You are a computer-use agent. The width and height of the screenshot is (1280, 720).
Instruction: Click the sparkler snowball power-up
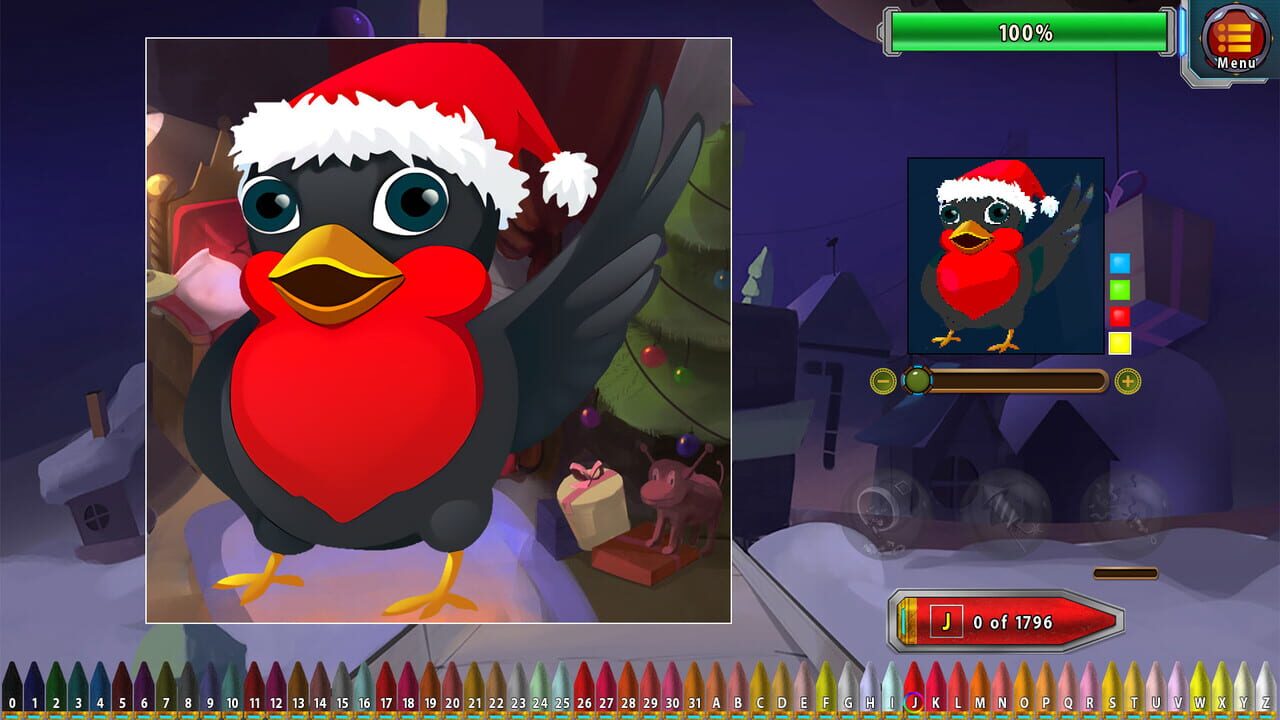coord(1010,505)
